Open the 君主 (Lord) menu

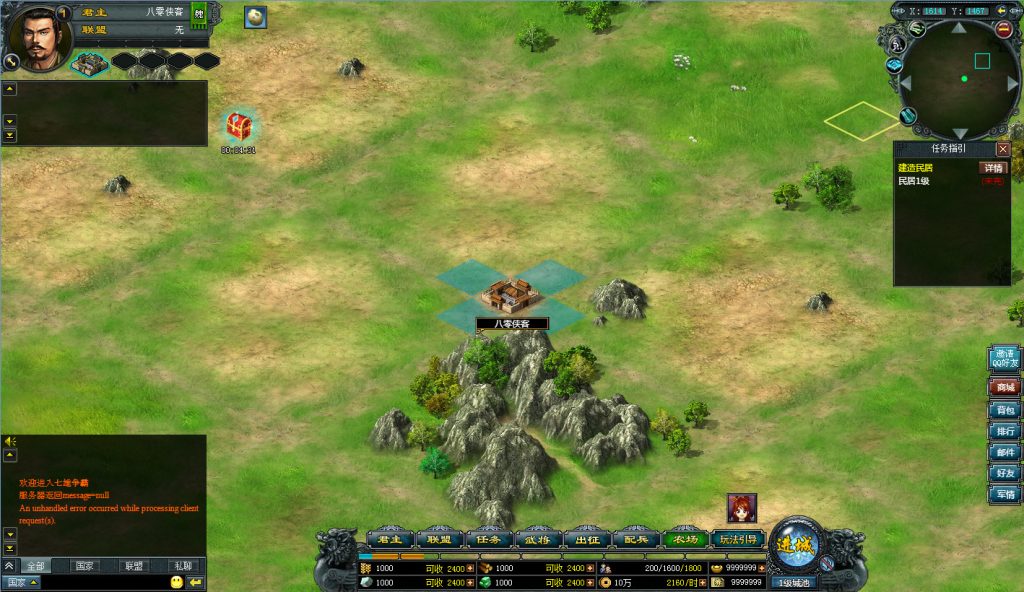[390, 539]
